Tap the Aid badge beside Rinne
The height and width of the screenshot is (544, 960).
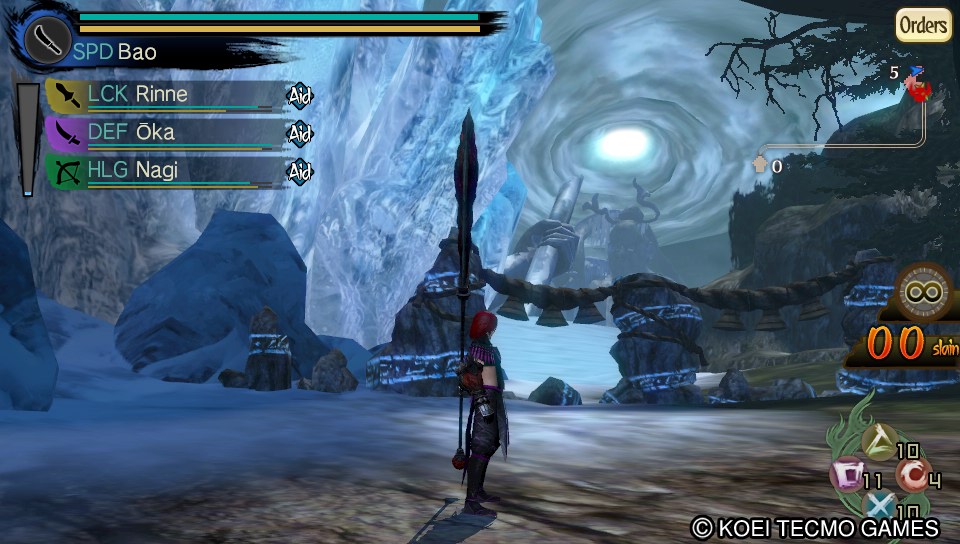coord(300,96)
